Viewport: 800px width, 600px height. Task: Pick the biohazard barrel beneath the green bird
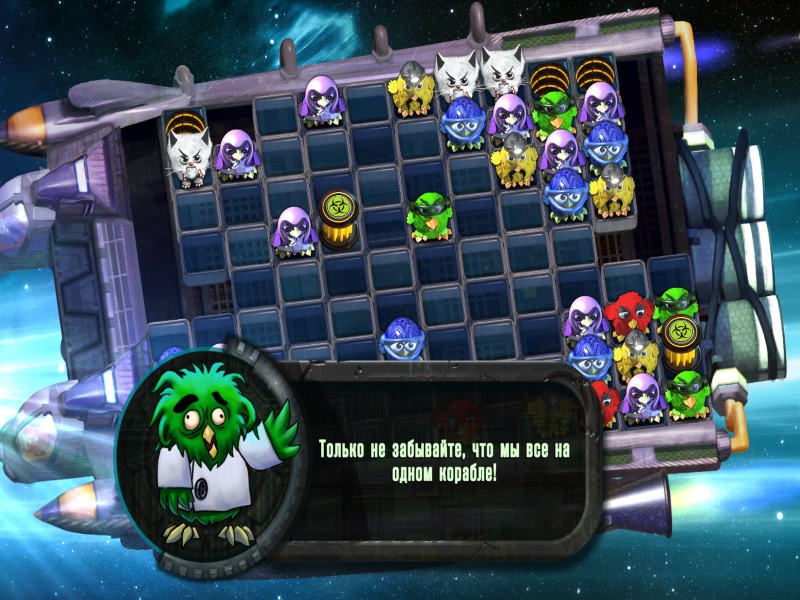click(680, 340)
